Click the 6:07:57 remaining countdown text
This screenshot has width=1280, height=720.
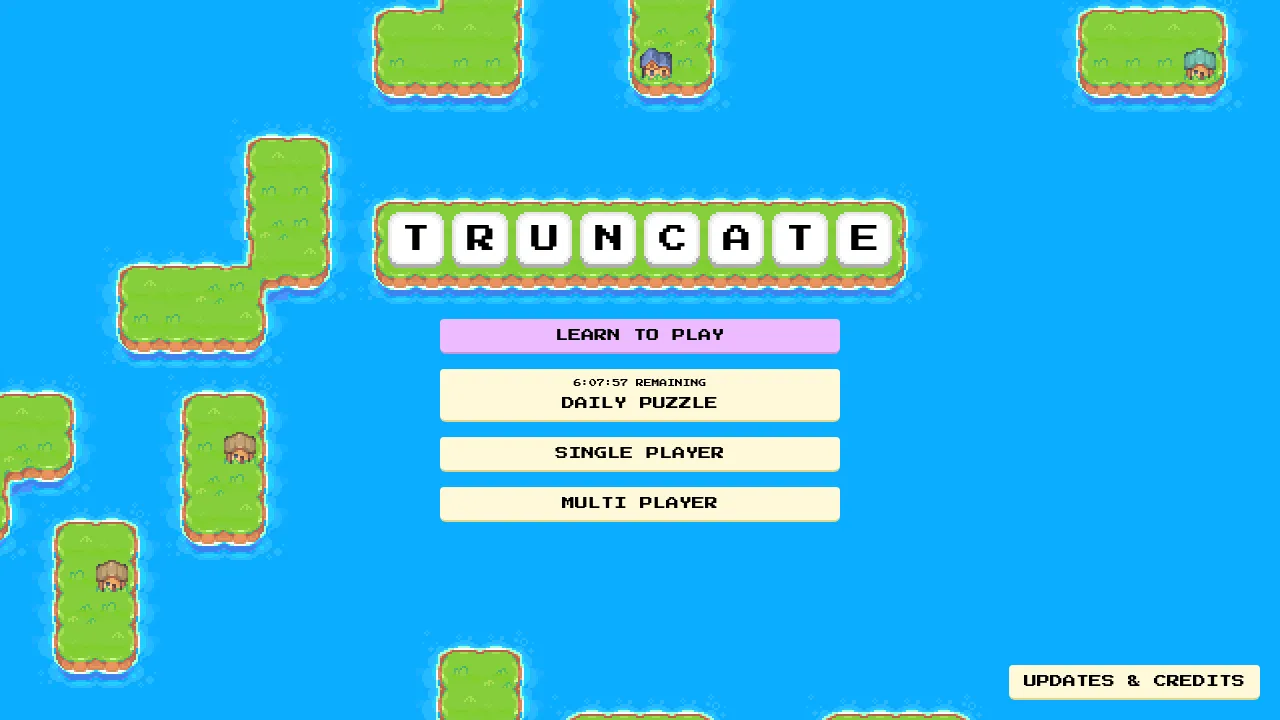pos(639,382)
